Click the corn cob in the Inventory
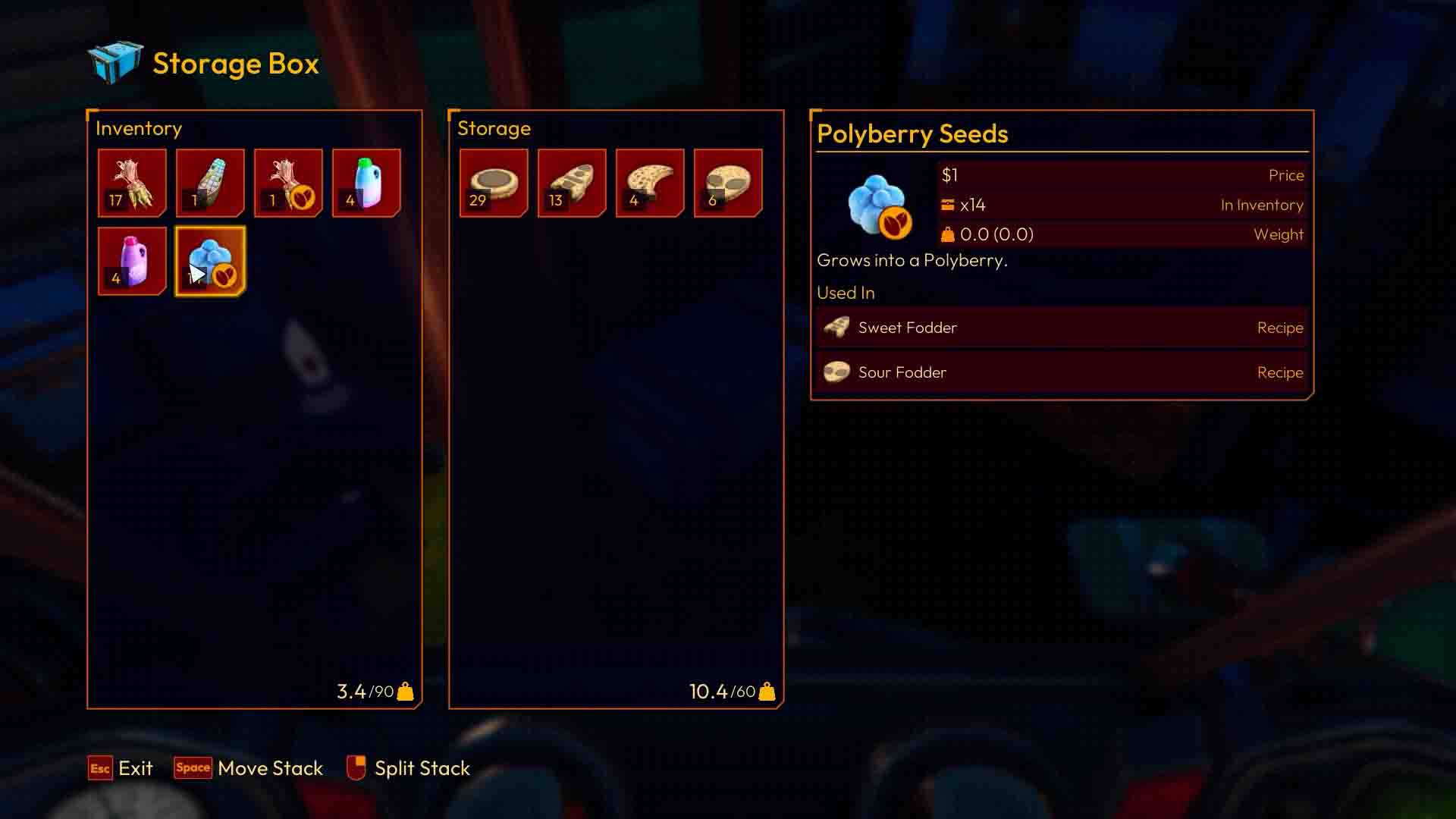Screen dimensions: 1456x819 click(210, 182)
